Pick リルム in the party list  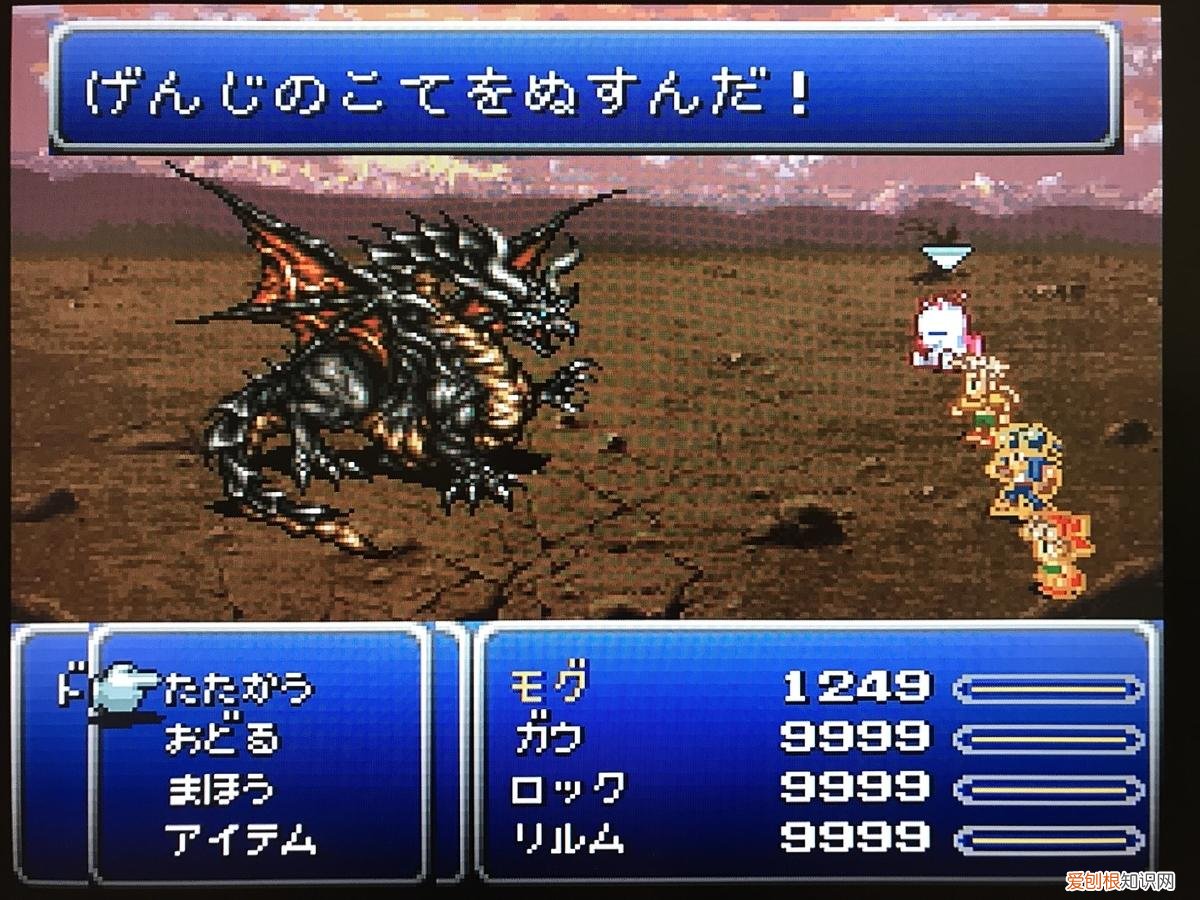(x=568, y=838)
